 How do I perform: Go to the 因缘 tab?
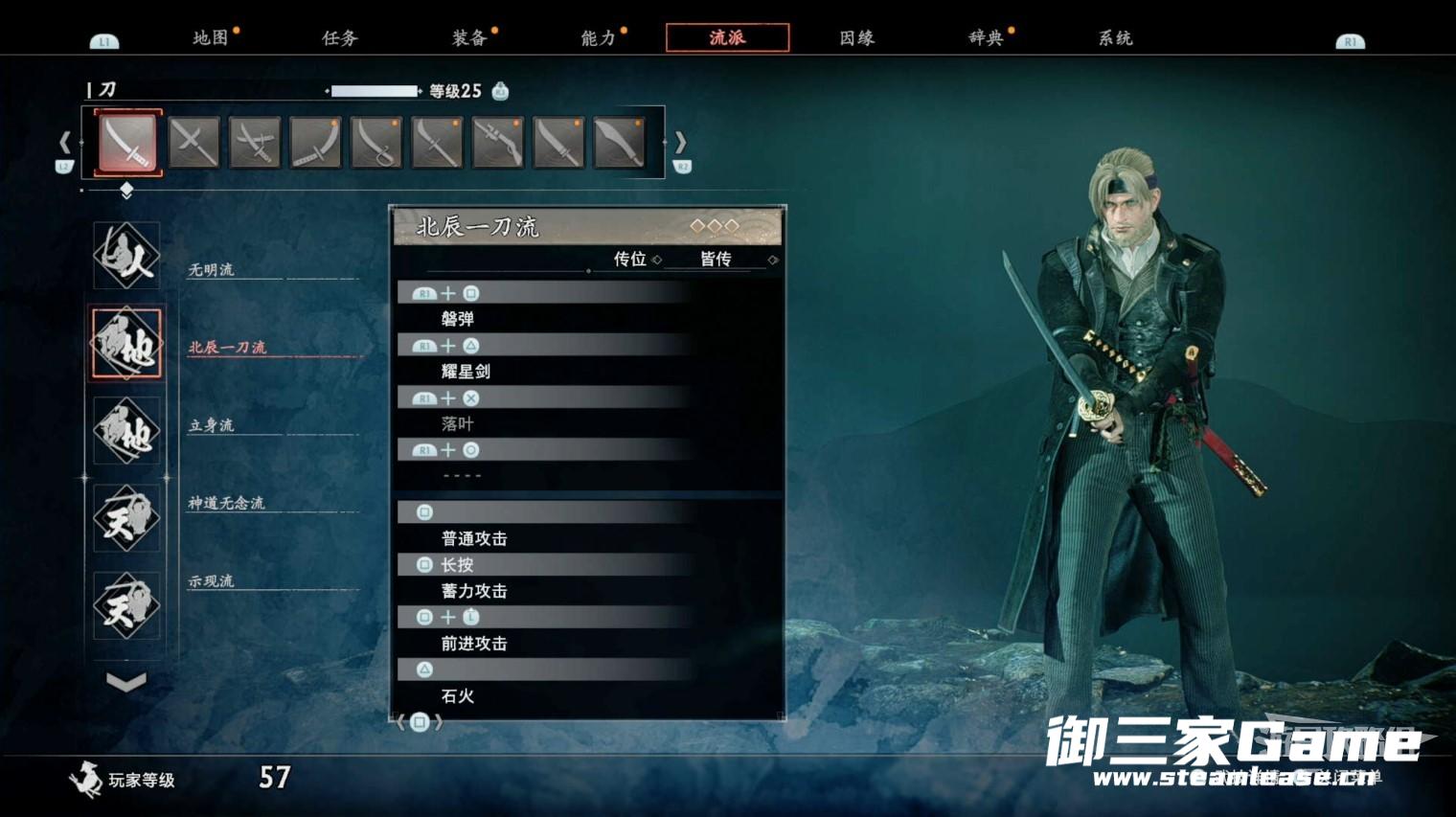pyautogui.click(x=857, y=38)
